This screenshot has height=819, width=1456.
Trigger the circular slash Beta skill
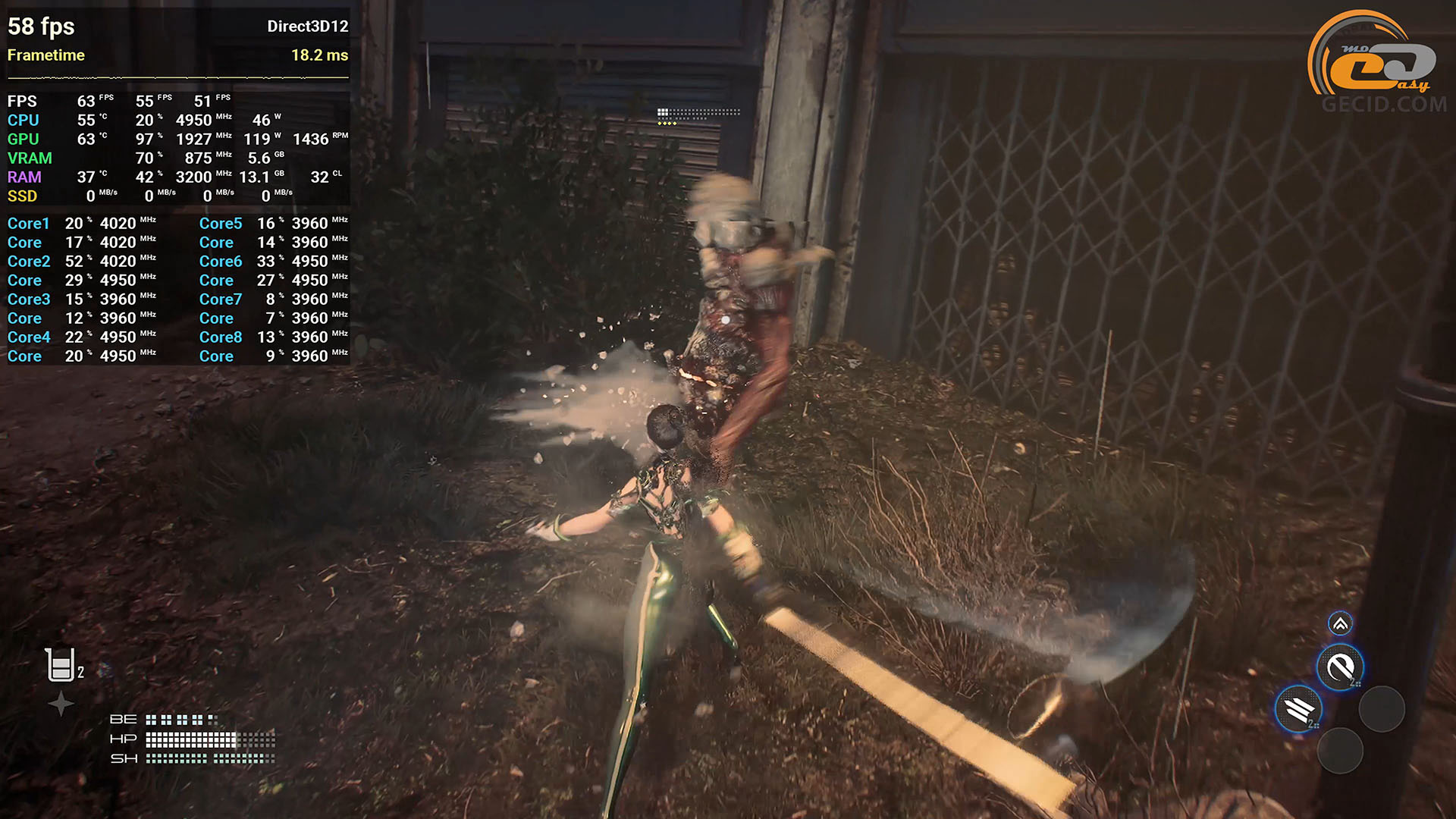pos(1340,668)
